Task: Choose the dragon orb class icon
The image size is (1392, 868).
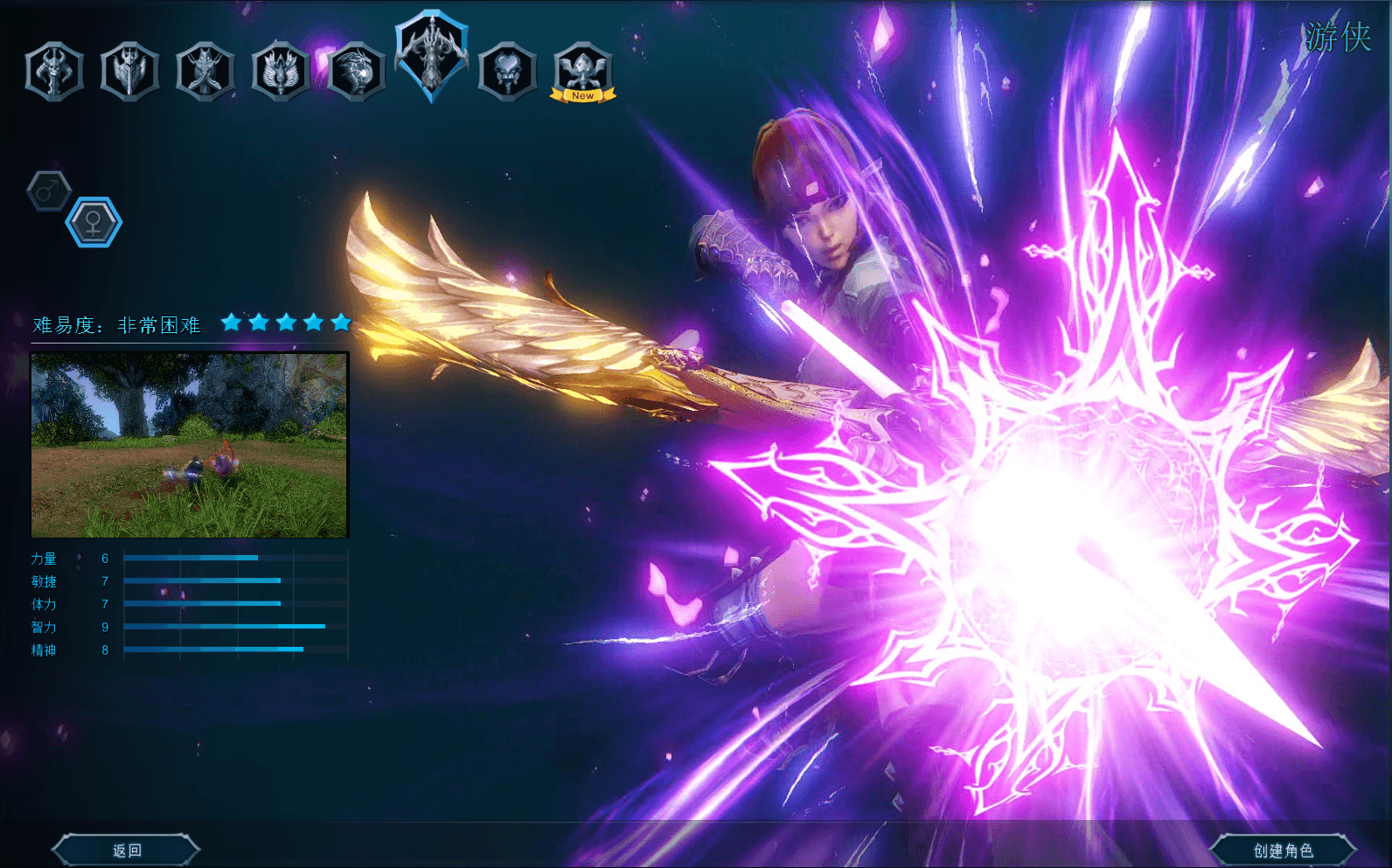Action: pos(356,72)
